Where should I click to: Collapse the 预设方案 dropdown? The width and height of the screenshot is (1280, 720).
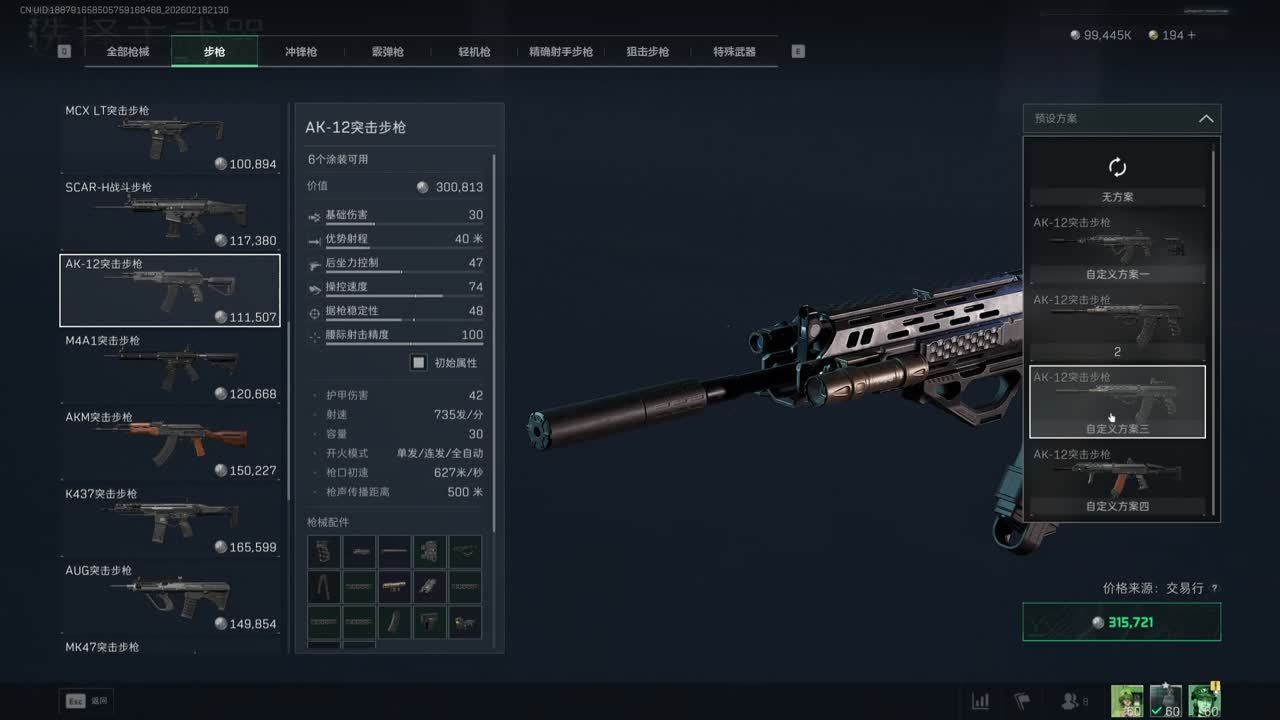(1206, 119)
